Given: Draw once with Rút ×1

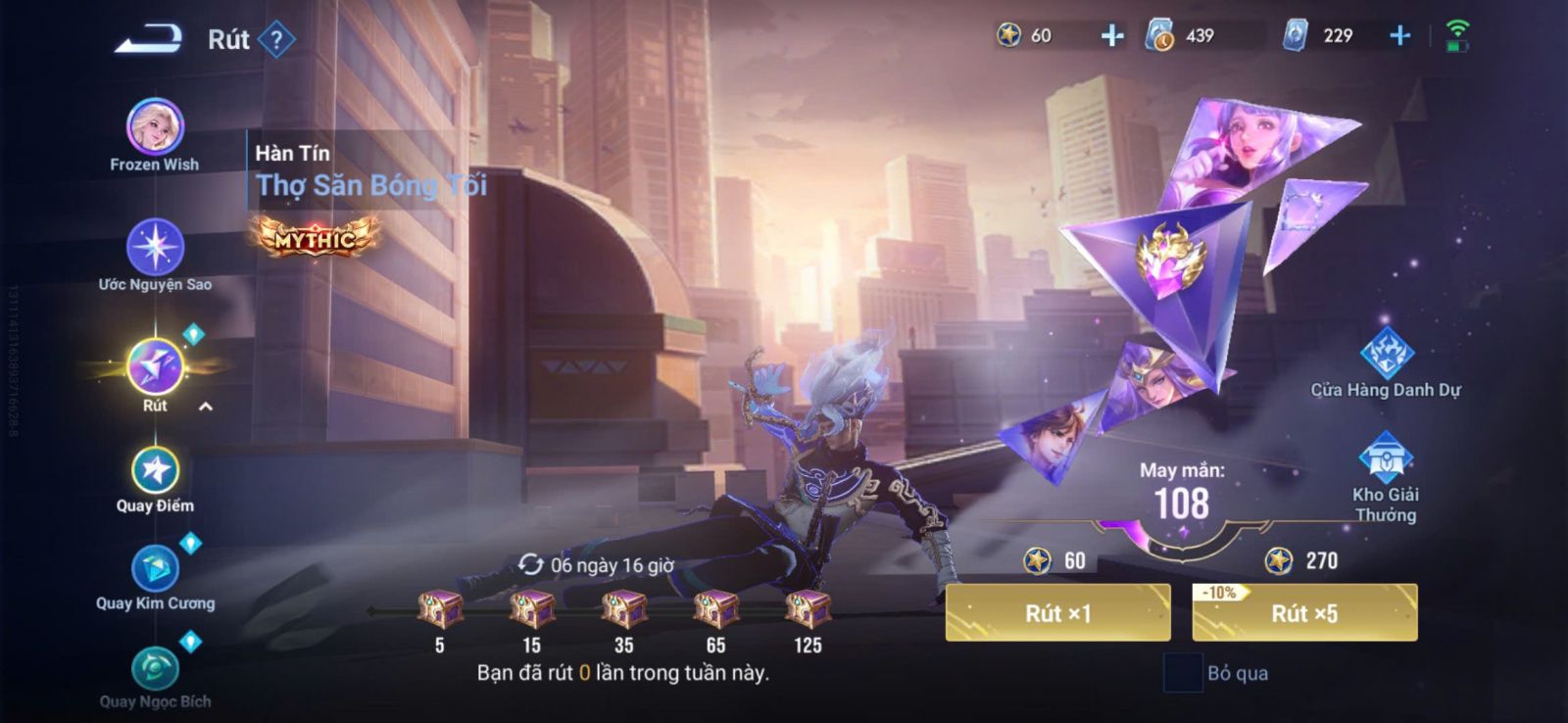Looking at the screenshot, I should pyautogui.click(x=1057, y=613).
